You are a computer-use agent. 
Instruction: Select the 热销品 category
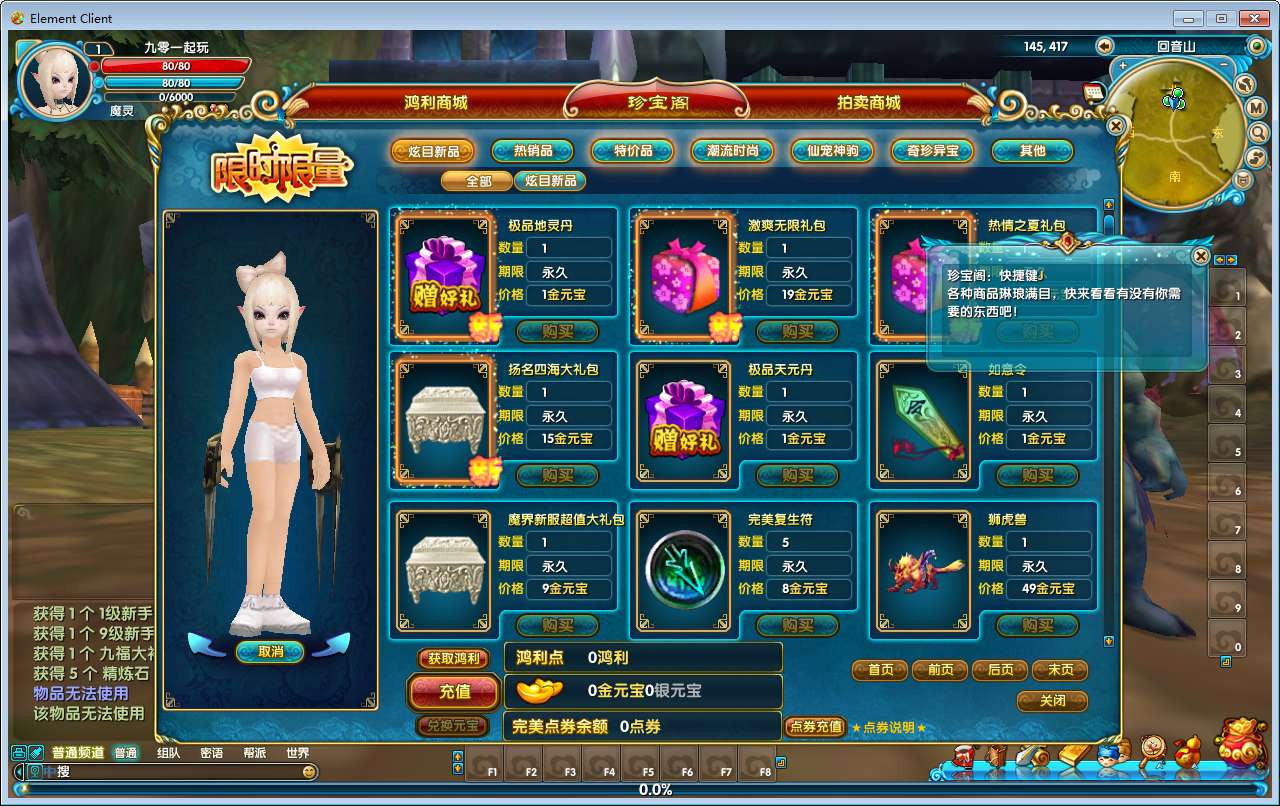(x=533, y=151)
